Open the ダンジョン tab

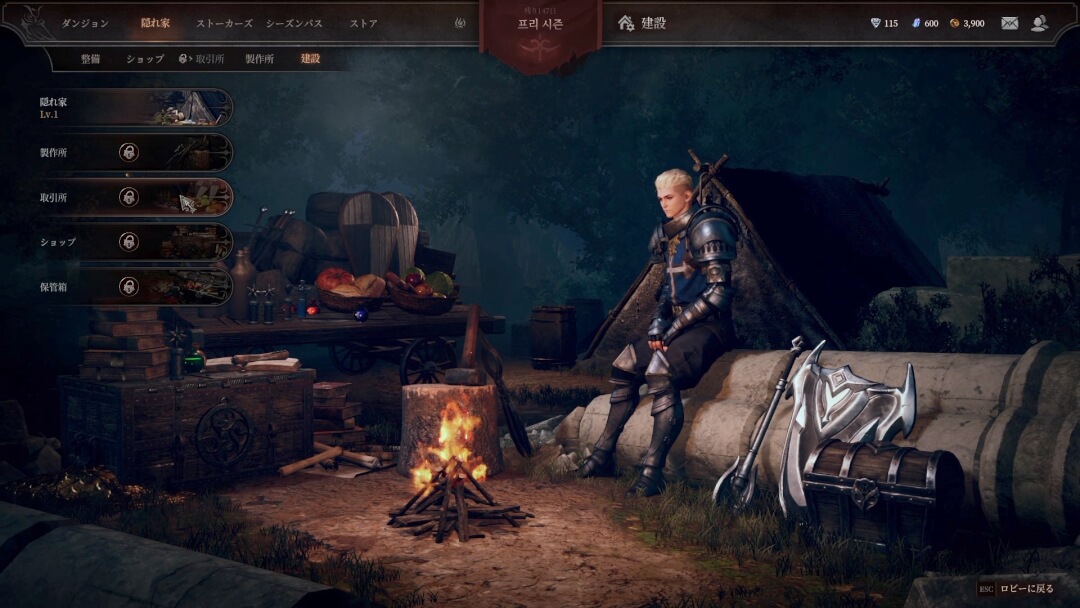pos(85,23)
